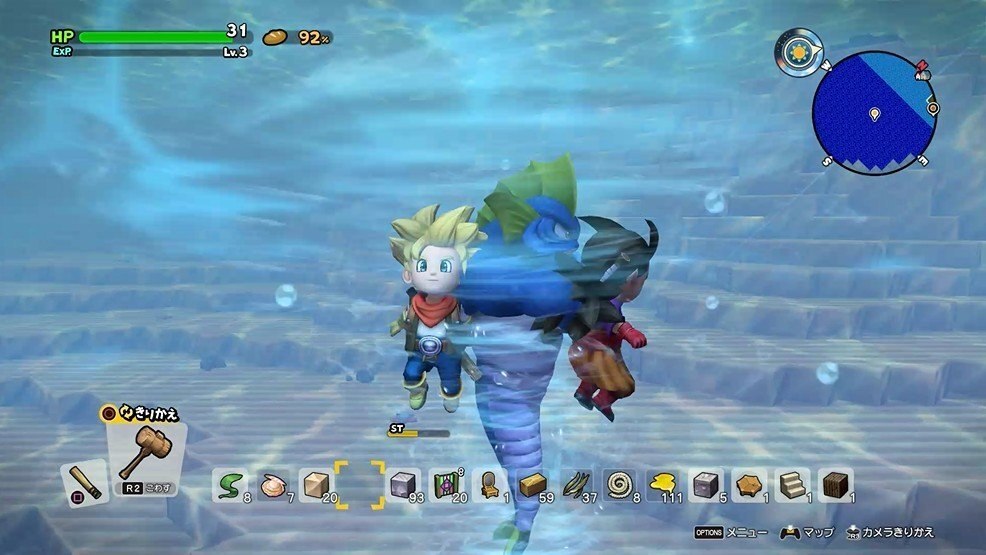Choose the stone block stack of 93
Screen dimensions: 986x555
403,485
